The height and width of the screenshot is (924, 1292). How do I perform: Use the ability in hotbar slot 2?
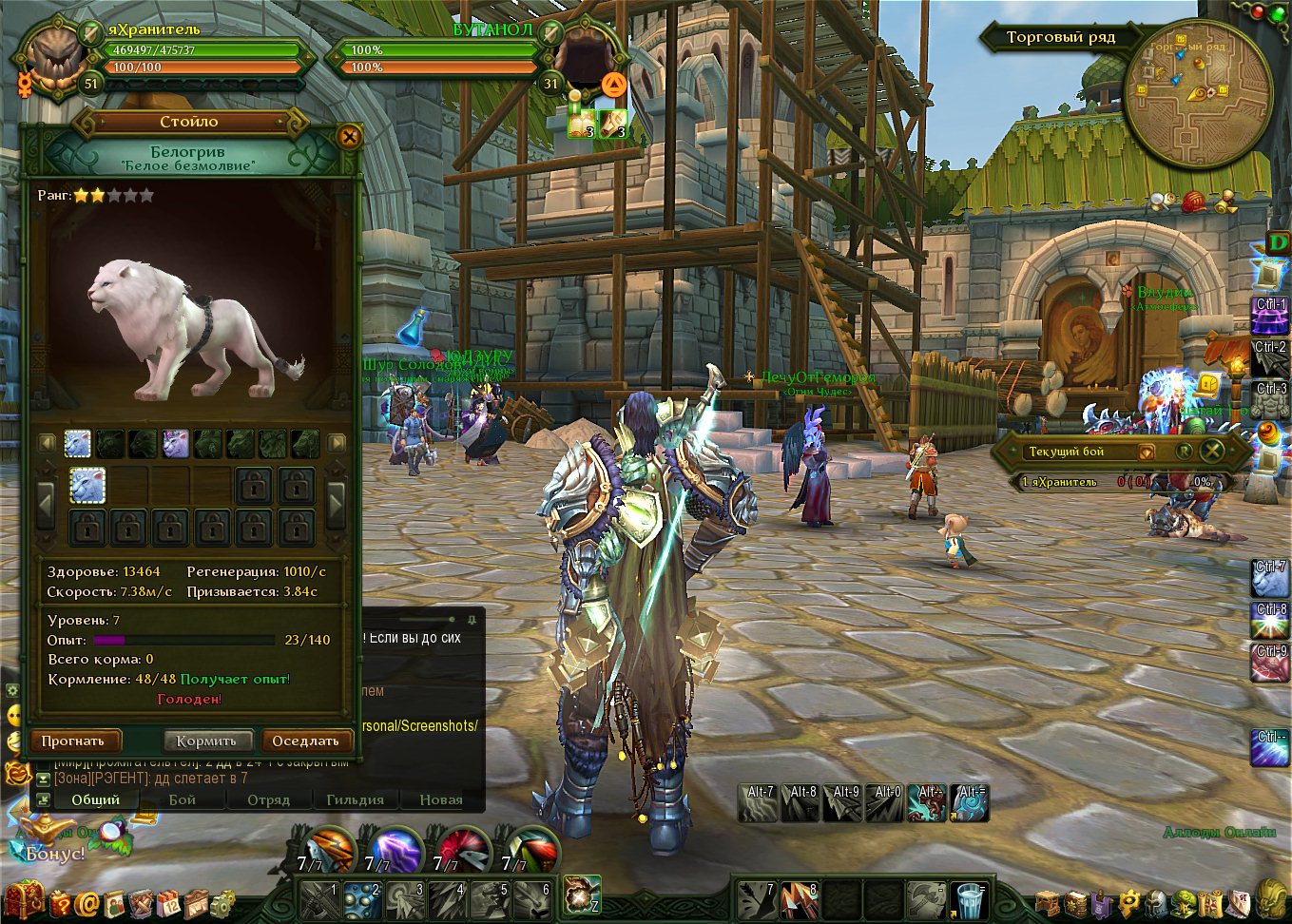(362, 898)
